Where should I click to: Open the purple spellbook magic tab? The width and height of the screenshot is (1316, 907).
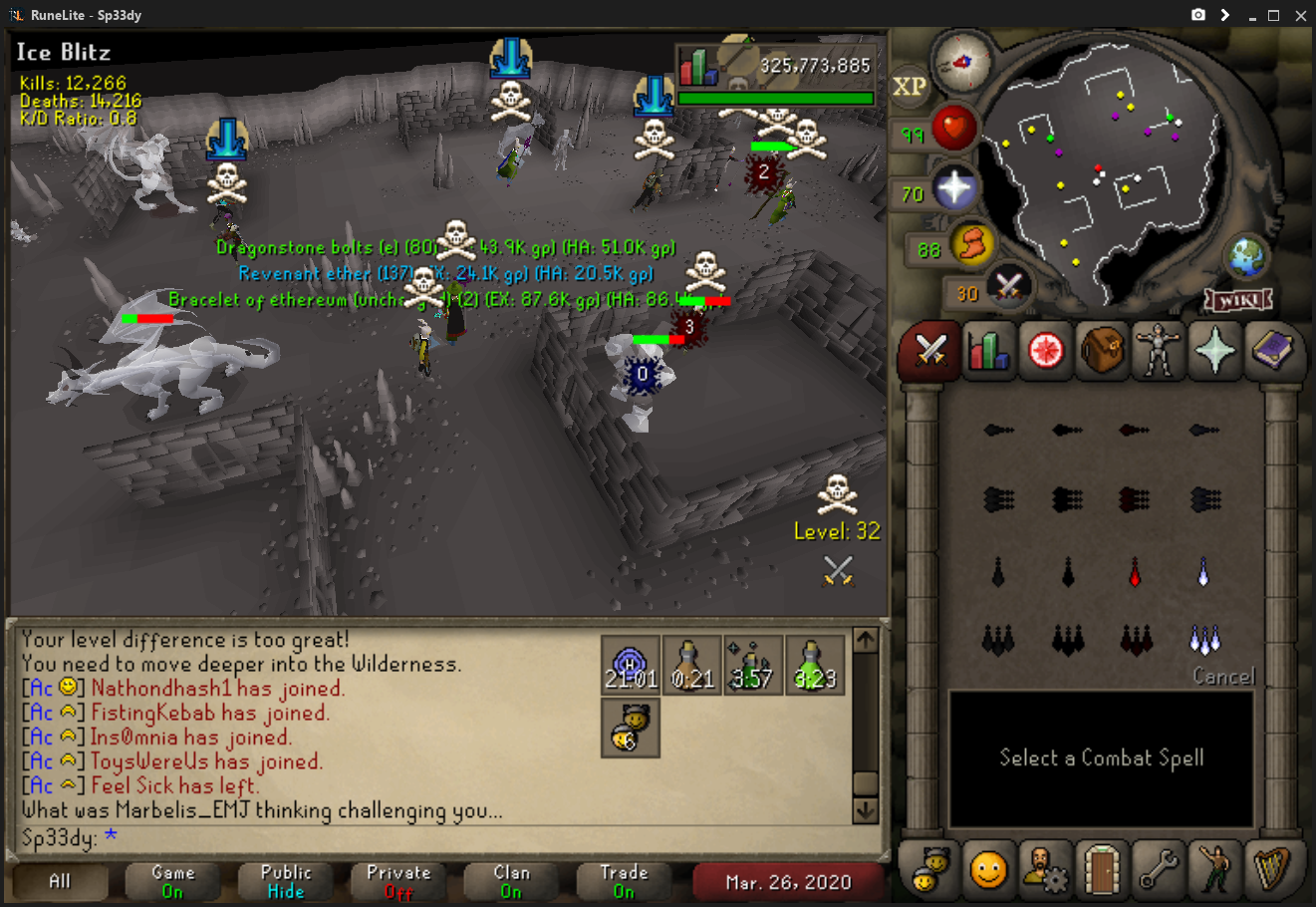(x=1272, y=351)
